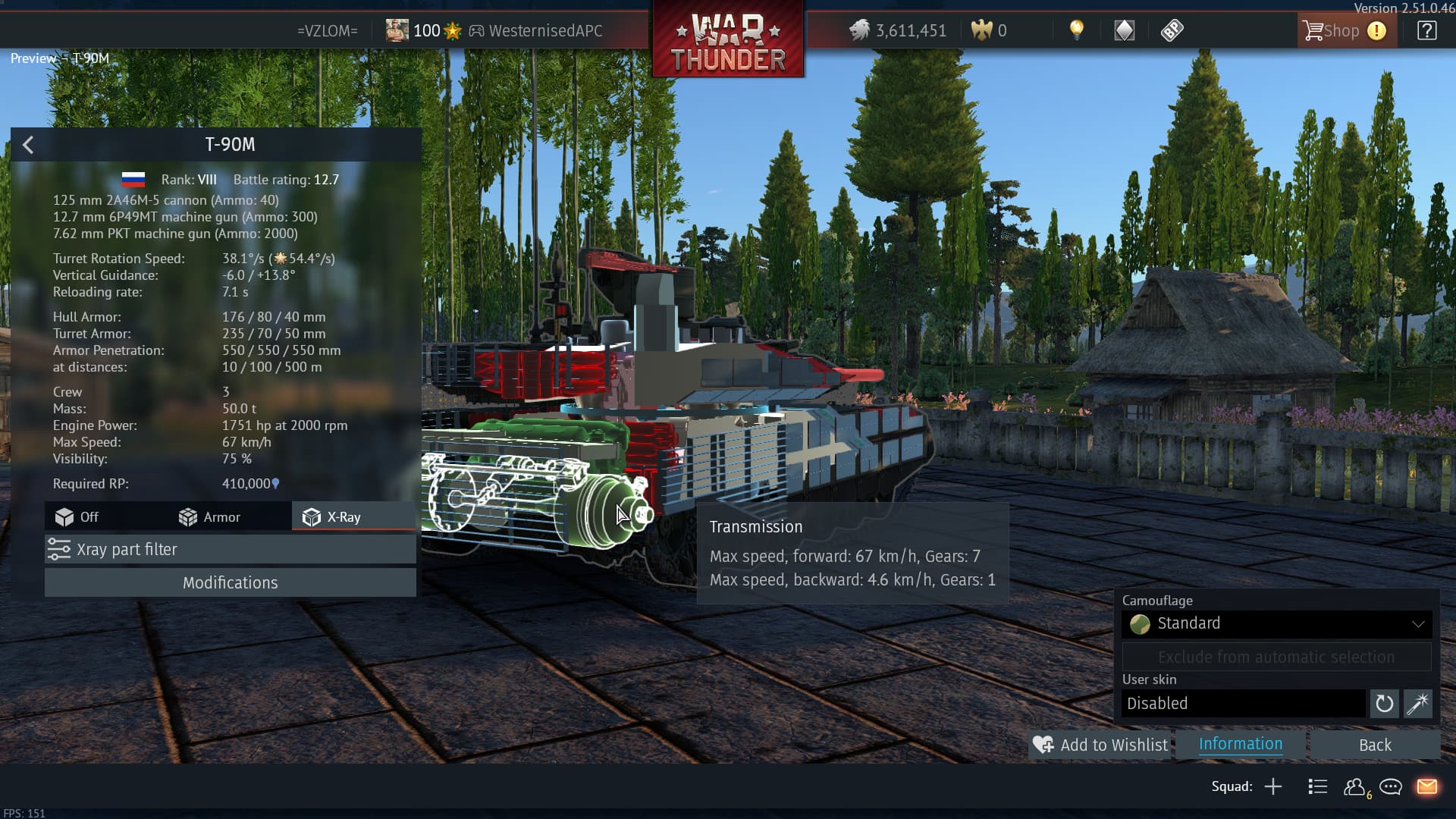Add the T-90M to Wishlist
Screen dimensions: 1456x819
pos(1100,745)
